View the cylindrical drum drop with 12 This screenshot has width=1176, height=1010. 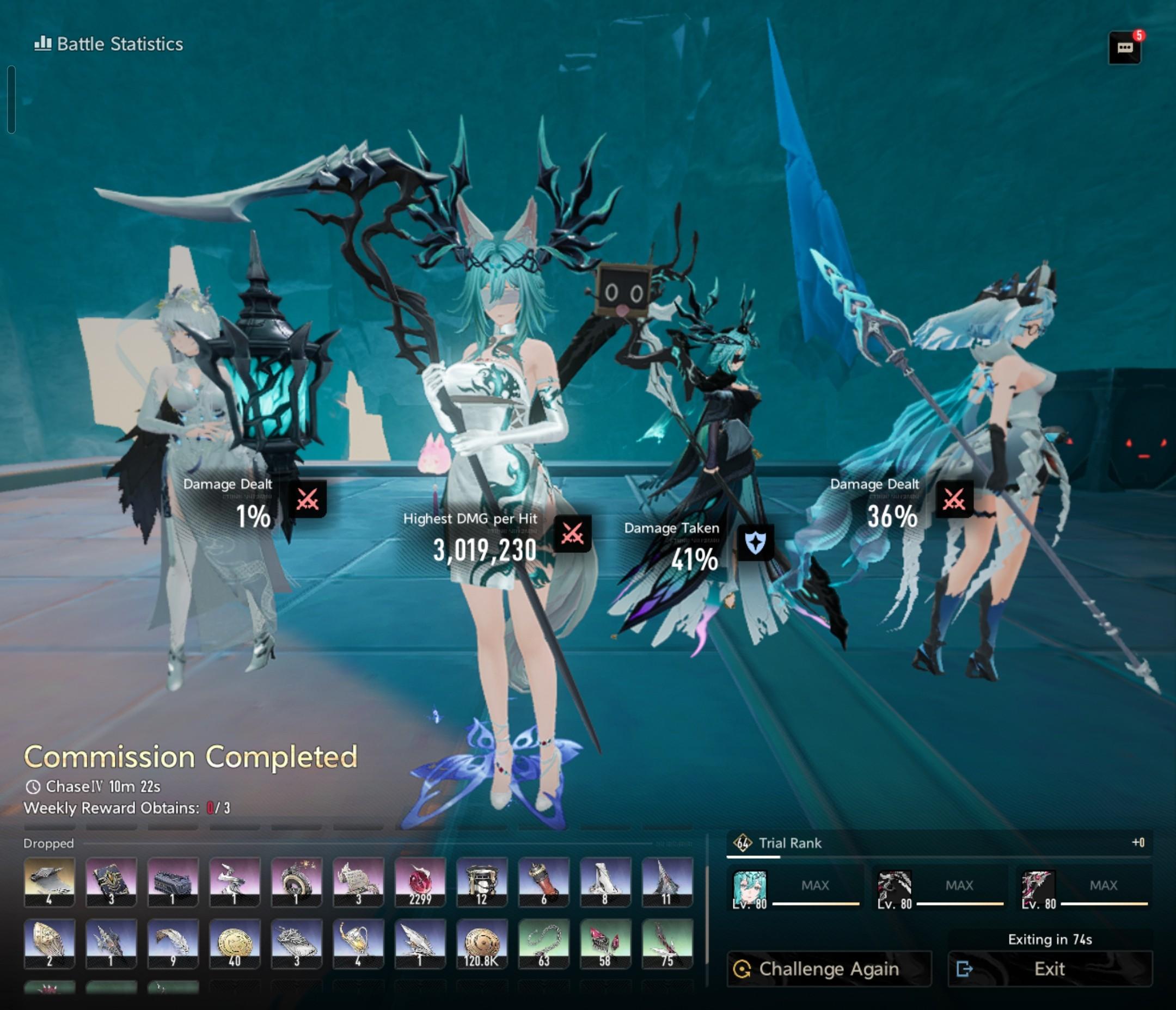482,881
